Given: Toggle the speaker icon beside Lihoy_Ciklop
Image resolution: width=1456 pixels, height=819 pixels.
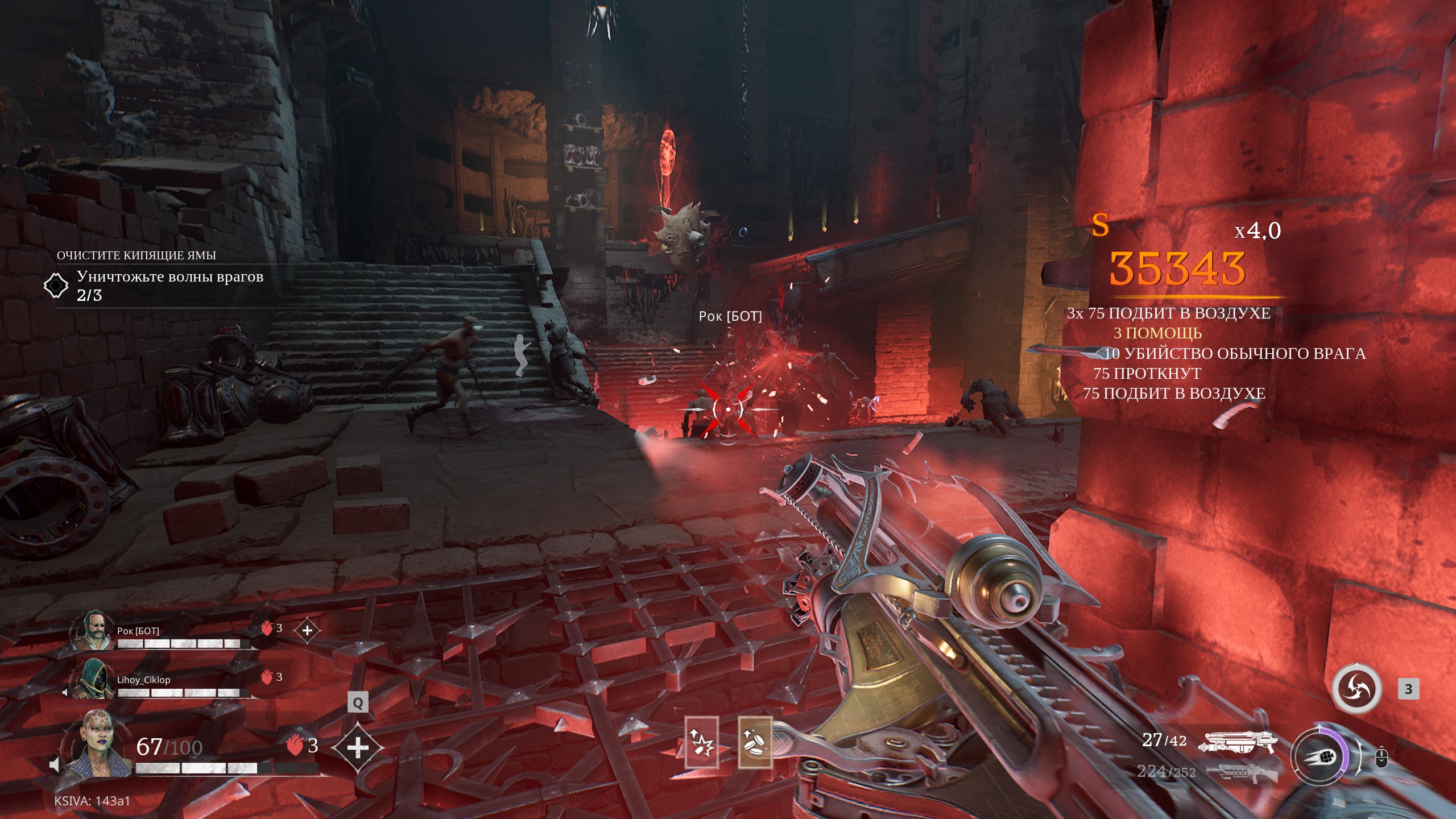Looking at the screenshot, I should [x=65, y=692].
